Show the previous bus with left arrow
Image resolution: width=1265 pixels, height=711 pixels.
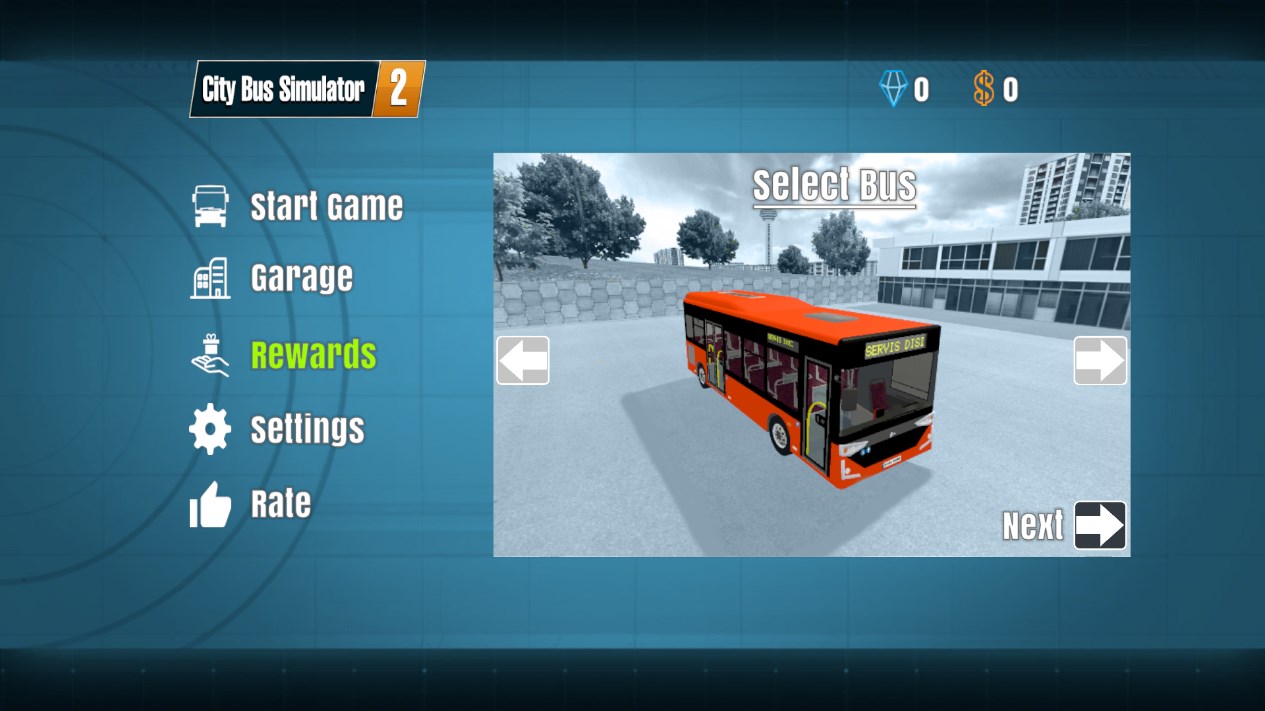coord(523,360)
